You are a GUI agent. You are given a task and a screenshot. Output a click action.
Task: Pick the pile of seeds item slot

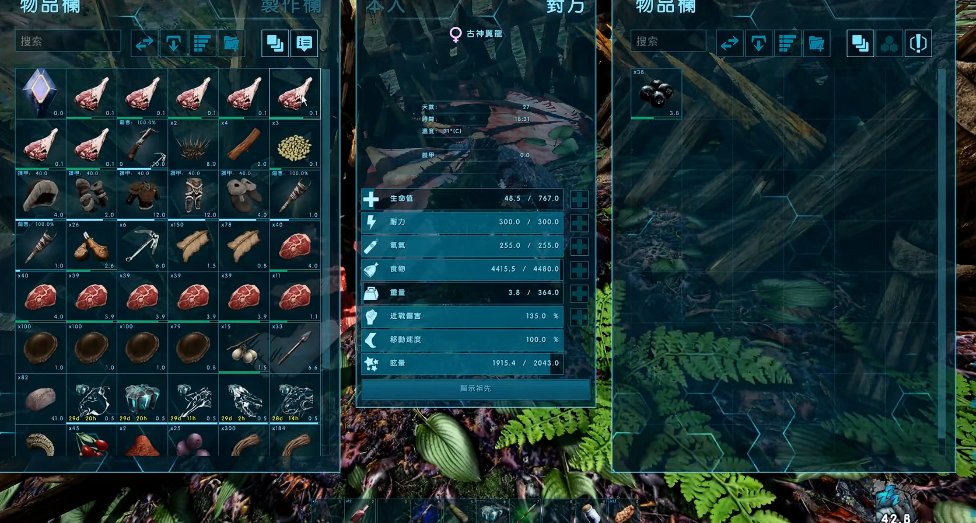click(295, 144)
